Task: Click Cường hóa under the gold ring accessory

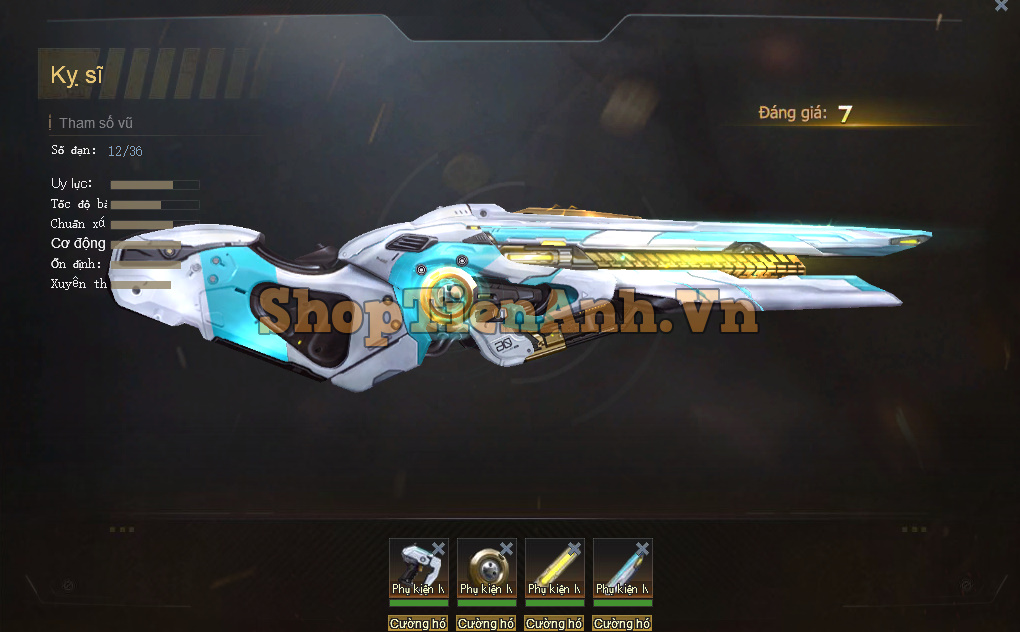Action: pos(486,624)
